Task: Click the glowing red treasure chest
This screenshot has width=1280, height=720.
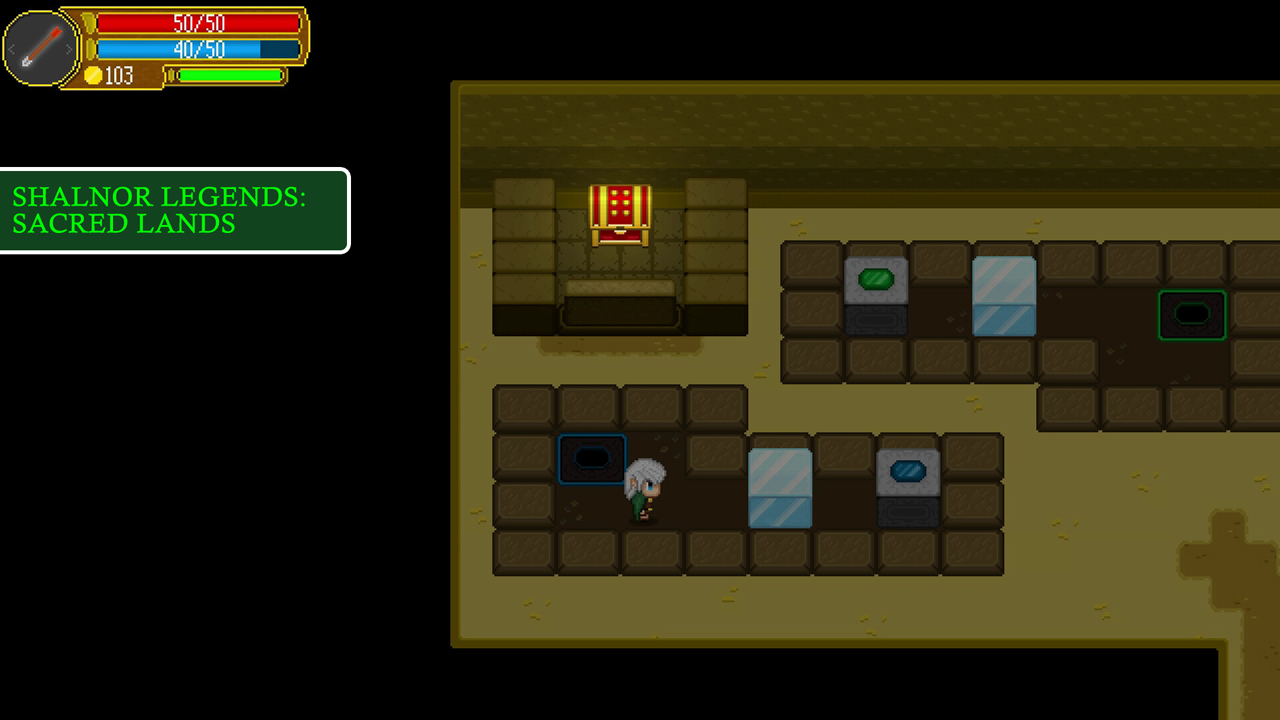Action: 620,213
